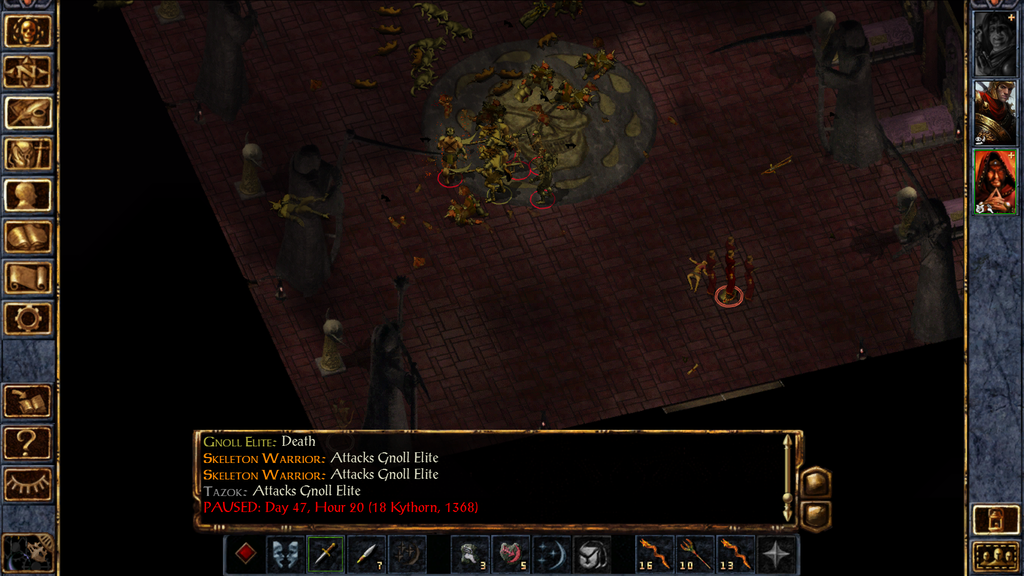Open the journal with quill icon

[28, 112]
